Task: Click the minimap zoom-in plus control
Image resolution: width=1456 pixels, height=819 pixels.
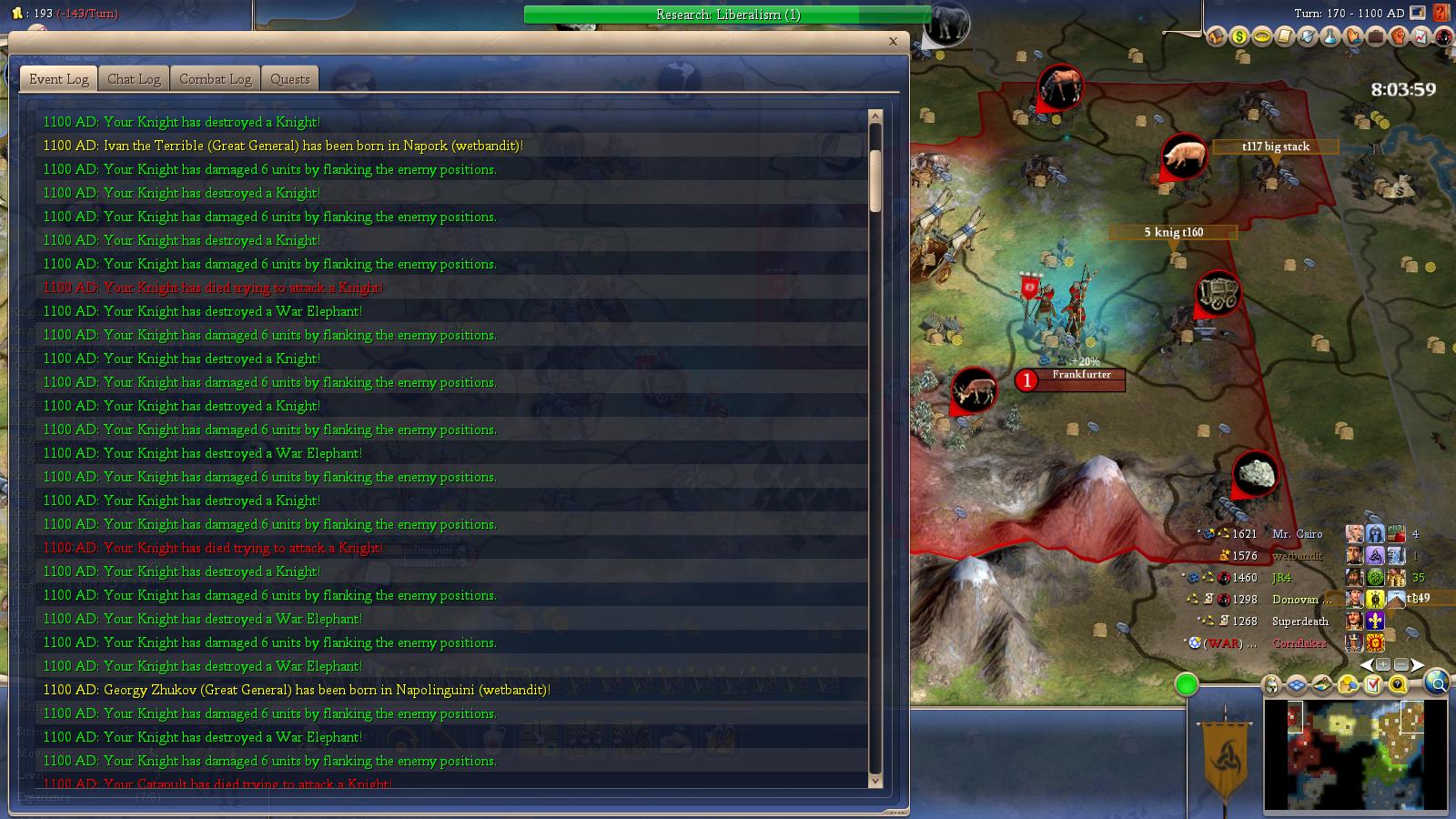Action: click(1384, 663)
